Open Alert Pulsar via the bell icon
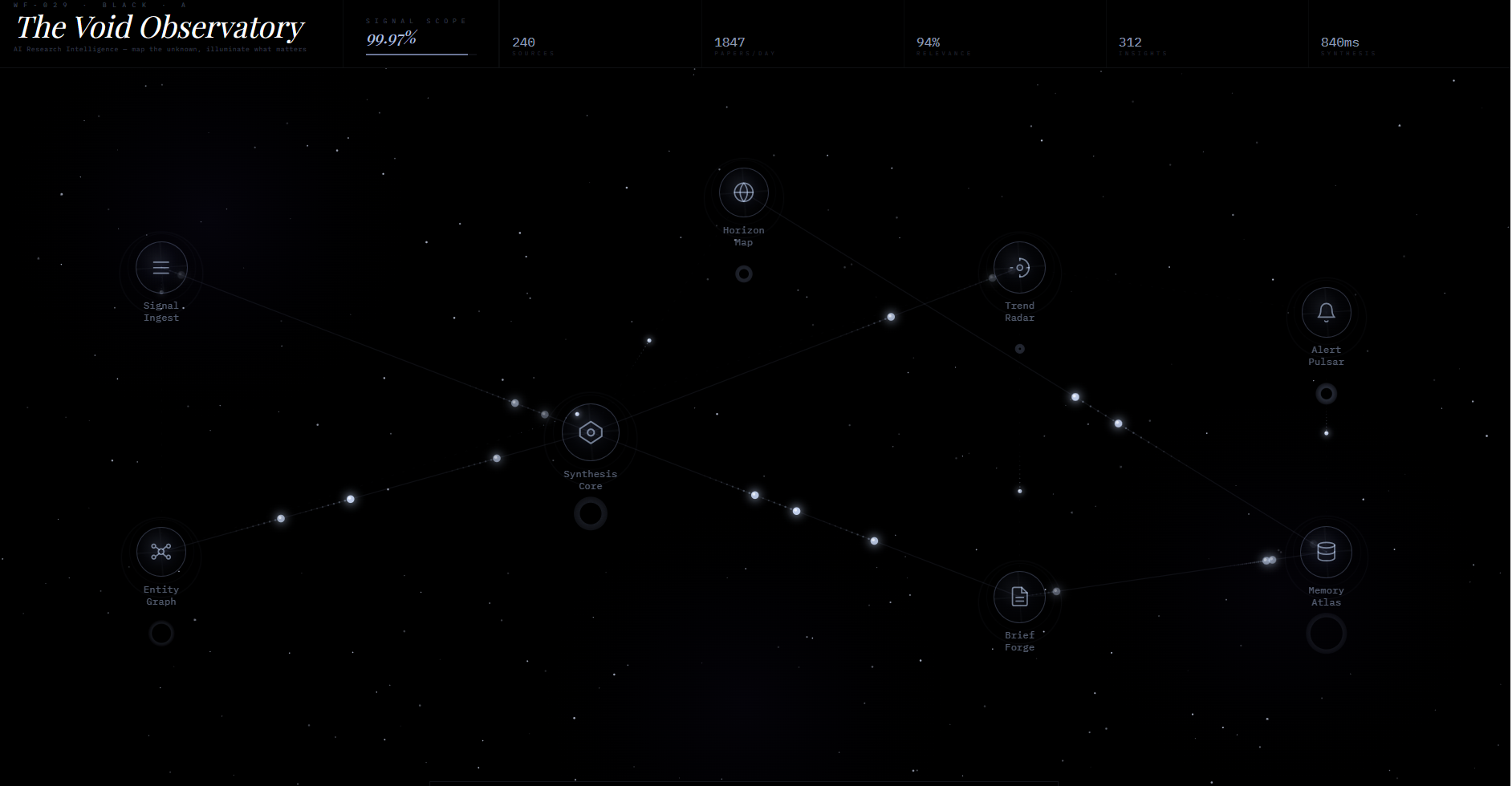 pyautogui.click(x=1326, y=313)
